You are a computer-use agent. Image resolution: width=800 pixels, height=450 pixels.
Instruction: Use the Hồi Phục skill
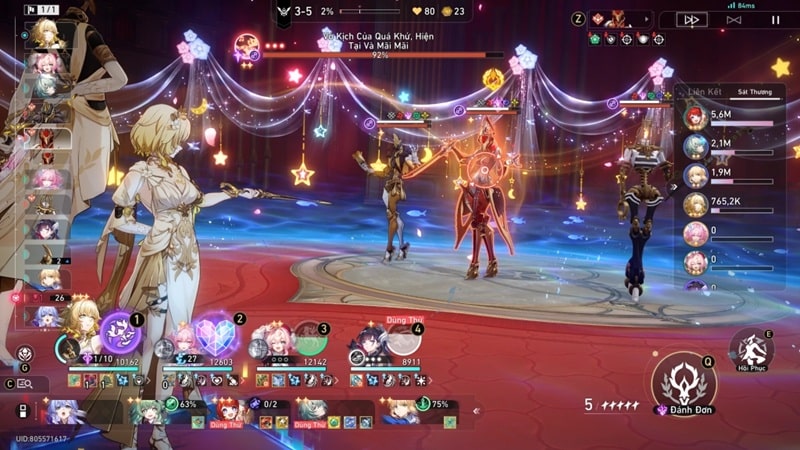coord(750,350)
